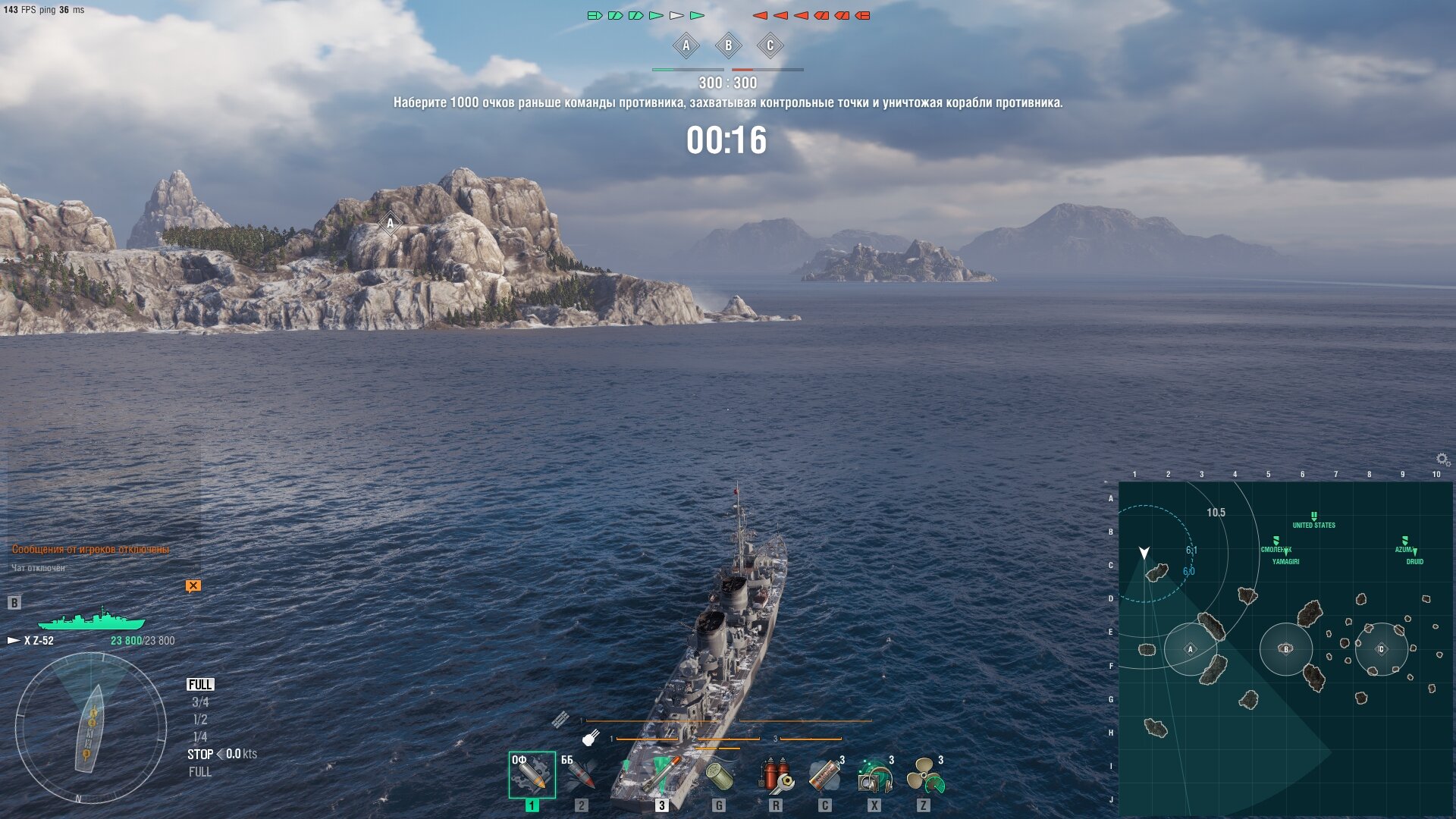Screen dimensions: 1456x819
Task: Select the YAMAGIRI ally marker on minimap
Action: (x=1285, y=553)
